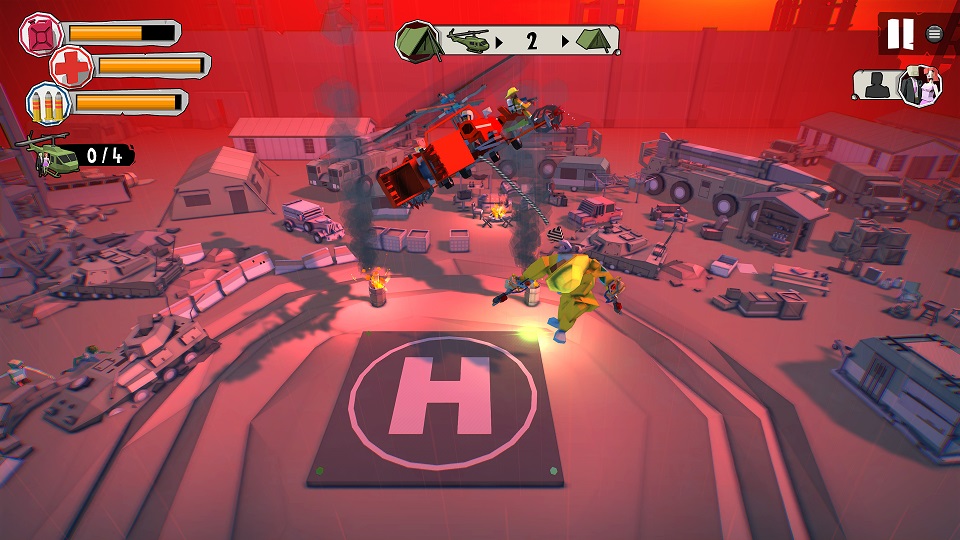Open the helicopter rescue counter tracker
The height and width of the screenshot is (540, 960).
point(77,154)
